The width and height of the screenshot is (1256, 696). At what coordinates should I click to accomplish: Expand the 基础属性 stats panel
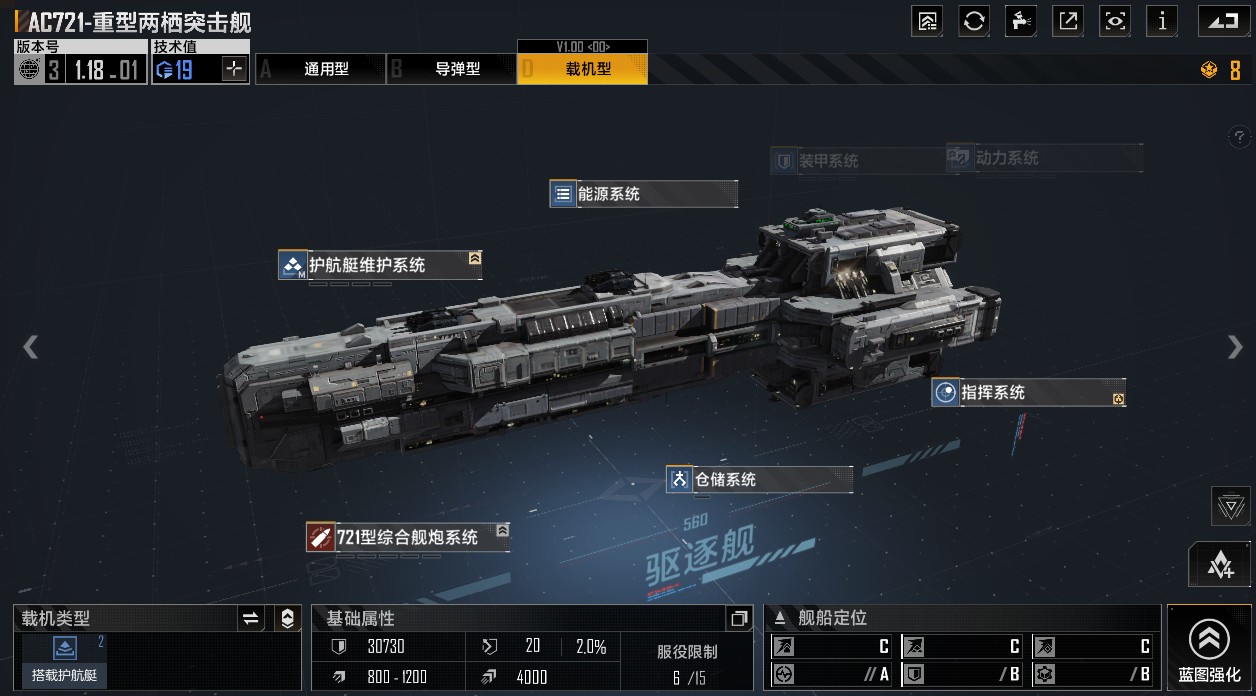pos(739,619)
